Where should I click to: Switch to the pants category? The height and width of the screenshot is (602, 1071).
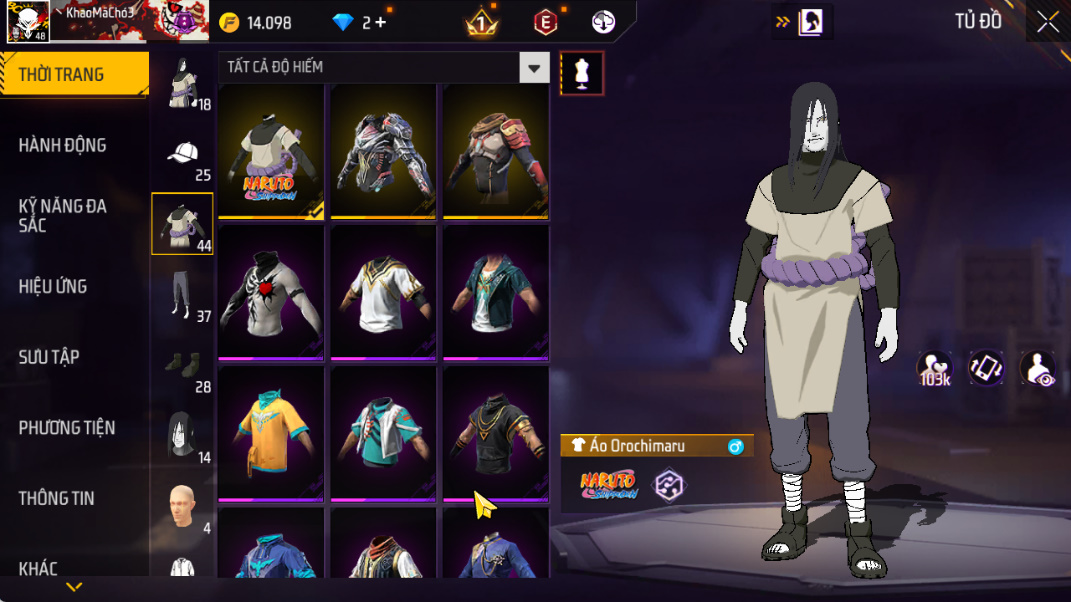pos(182,296)
